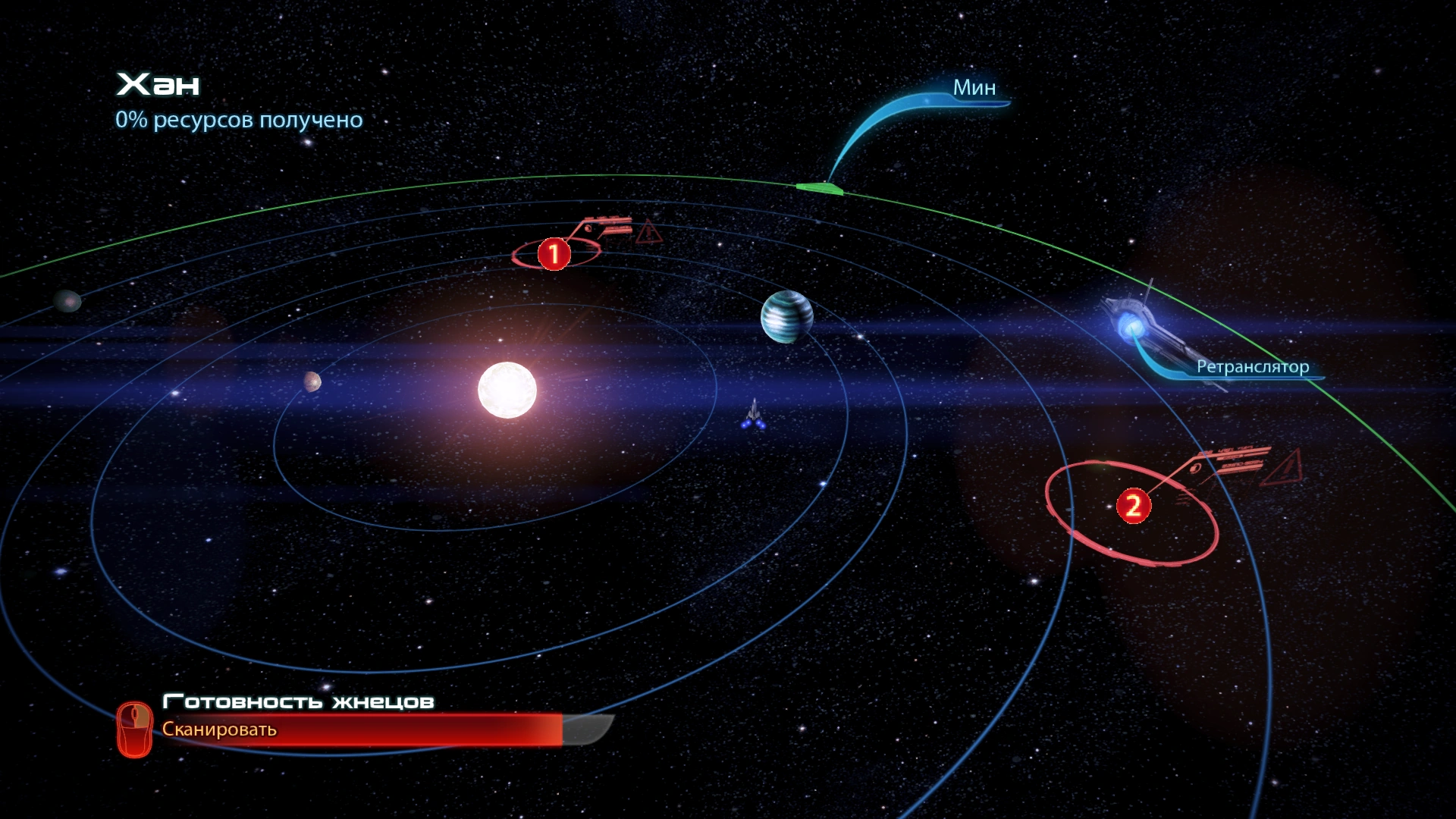Select the red number 2 marker
The image size is (1456, 819).
click(x=1133, y=505)
